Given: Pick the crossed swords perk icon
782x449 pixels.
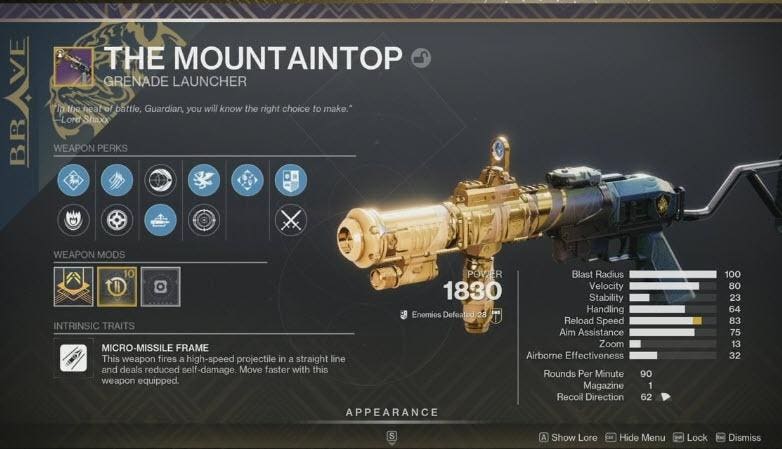Looking at the screenshot, I should (291, 220).
